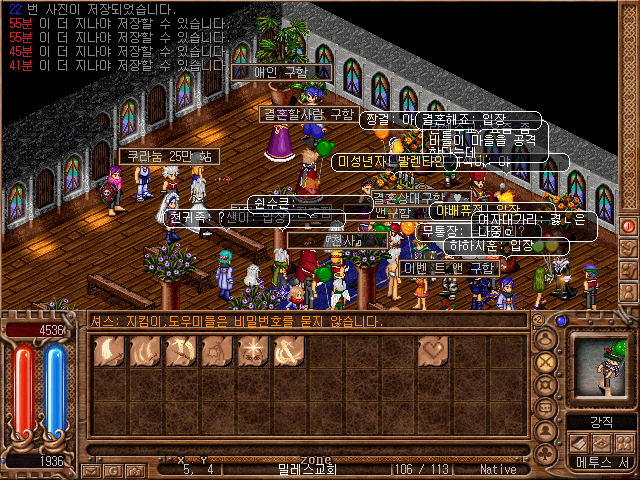
Task: Click the crossed swords round button
Action: pos(546,362)
